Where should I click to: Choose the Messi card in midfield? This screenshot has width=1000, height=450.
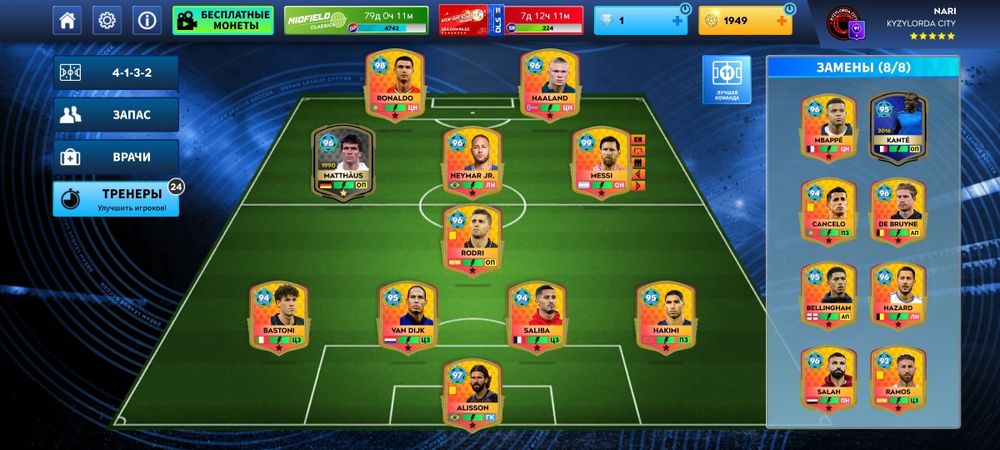pos(601,162)
